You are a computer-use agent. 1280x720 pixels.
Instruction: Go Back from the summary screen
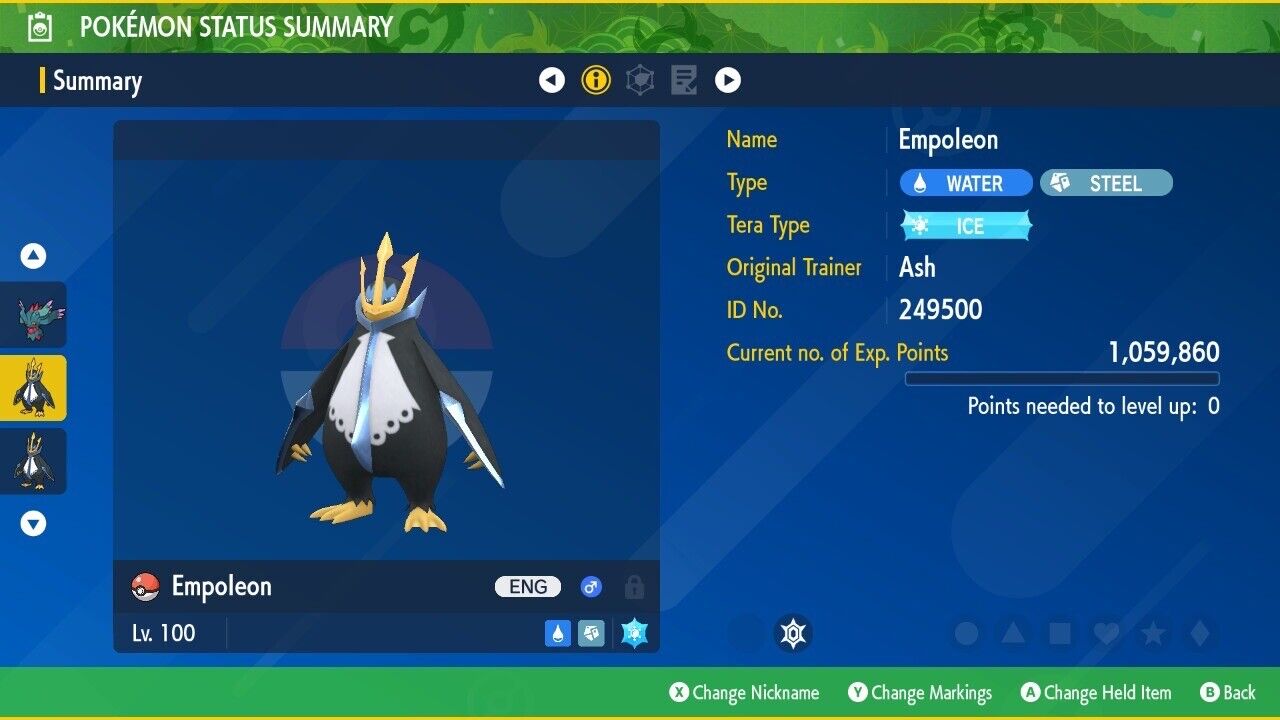(x=1228, y=693)
